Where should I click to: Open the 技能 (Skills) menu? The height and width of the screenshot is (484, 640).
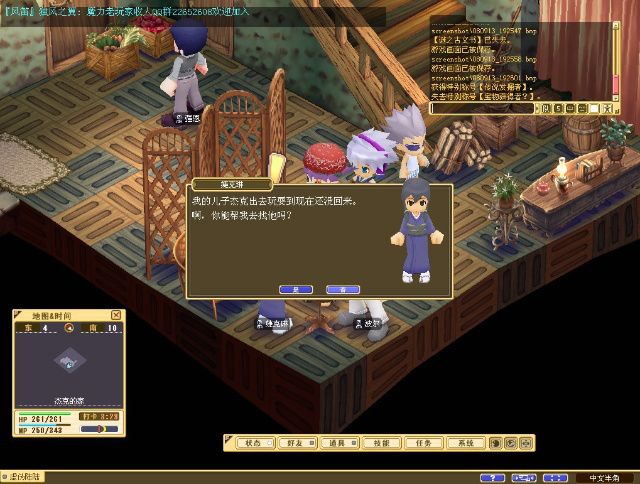point(381,443)
